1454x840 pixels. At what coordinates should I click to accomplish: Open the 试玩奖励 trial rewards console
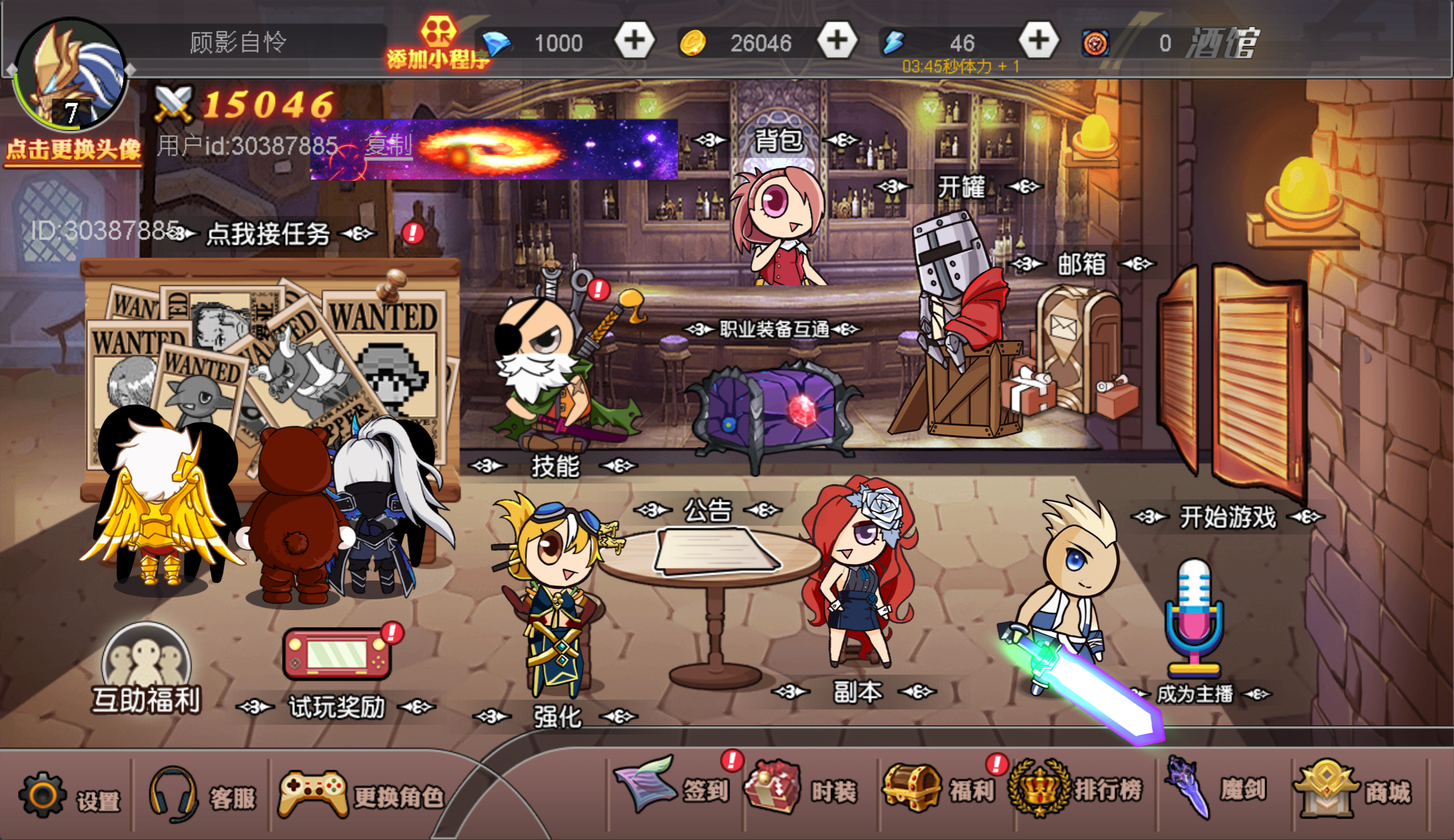click(337, 655)
